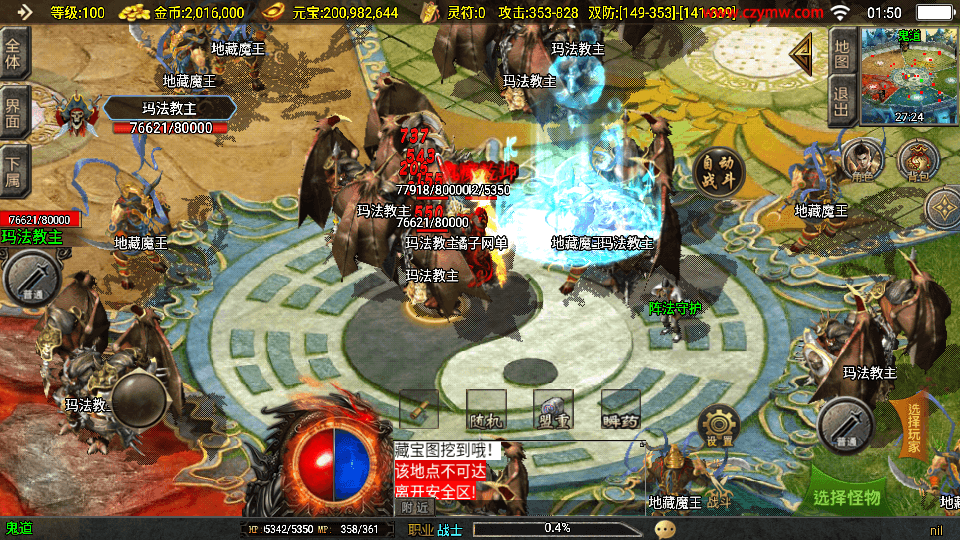
Task: Open chat with the speech bubble icon
Action: pyautogui.click(x=666, y=528)
